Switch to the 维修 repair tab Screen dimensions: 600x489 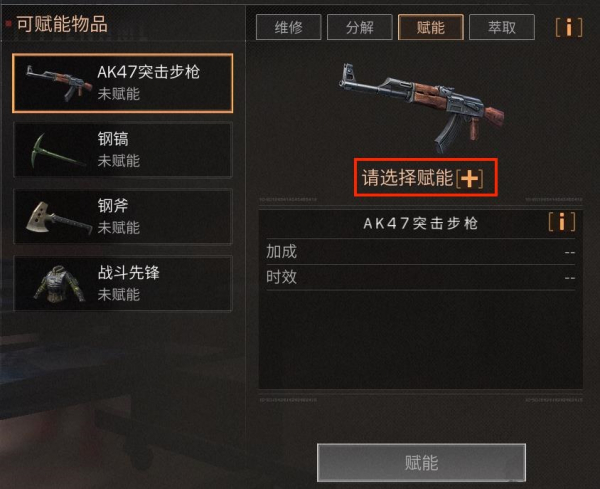[288, 27]
